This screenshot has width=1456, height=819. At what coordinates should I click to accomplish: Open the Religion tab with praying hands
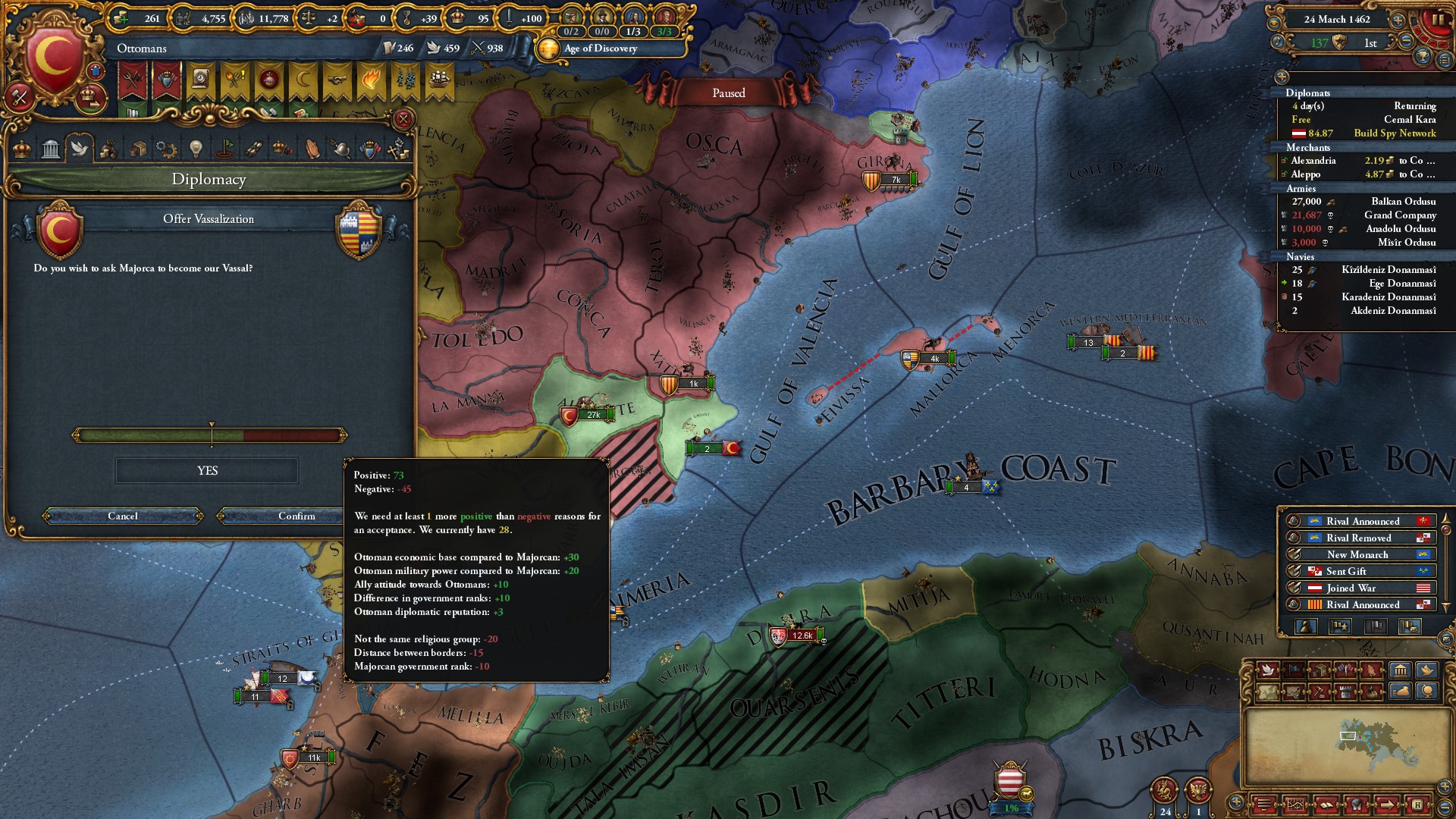point(312,149)
